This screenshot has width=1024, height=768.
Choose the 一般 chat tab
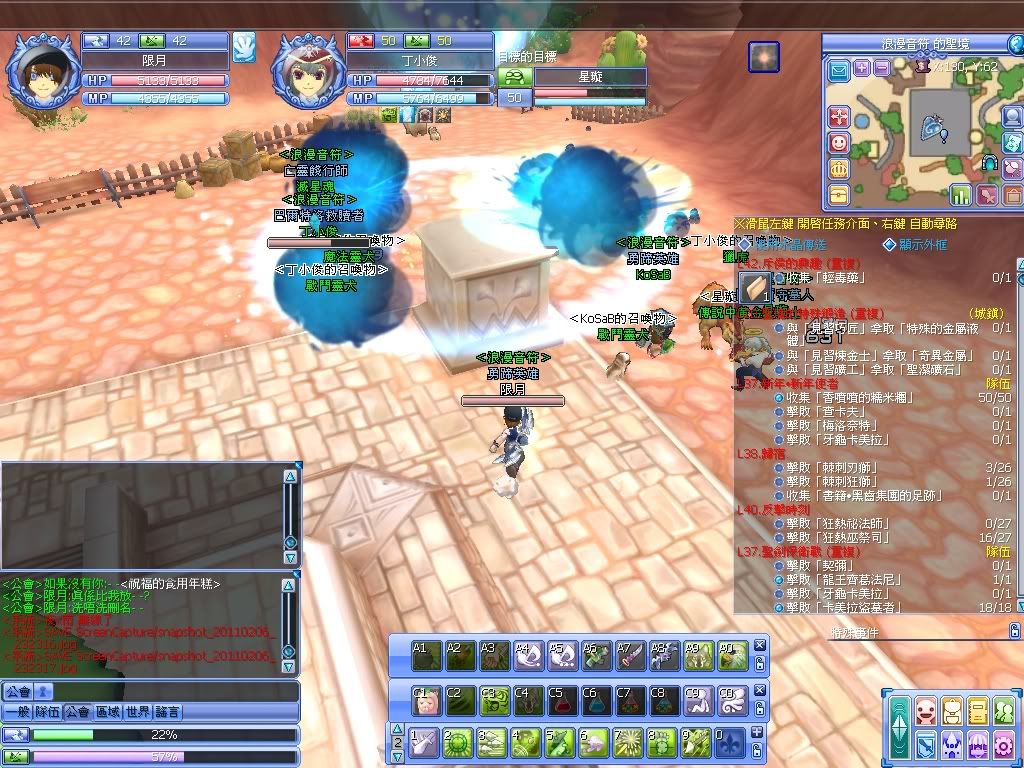pos(17,712)
